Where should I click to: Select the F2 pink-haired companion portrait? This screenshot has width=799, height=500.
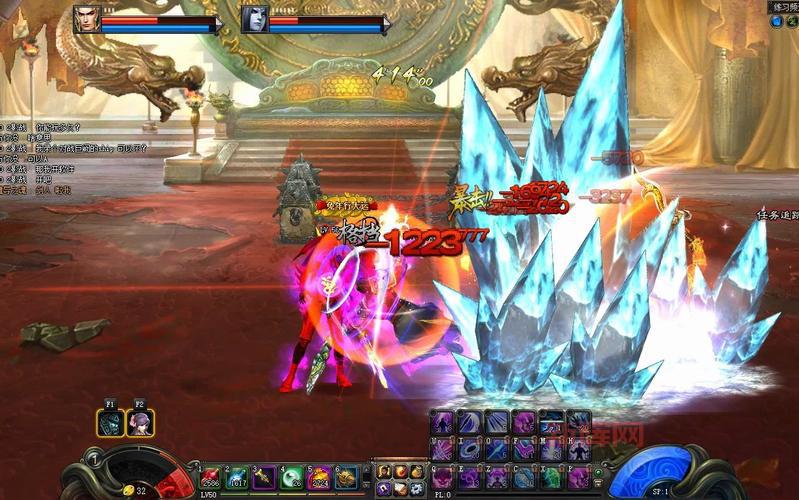coord(140,422)
